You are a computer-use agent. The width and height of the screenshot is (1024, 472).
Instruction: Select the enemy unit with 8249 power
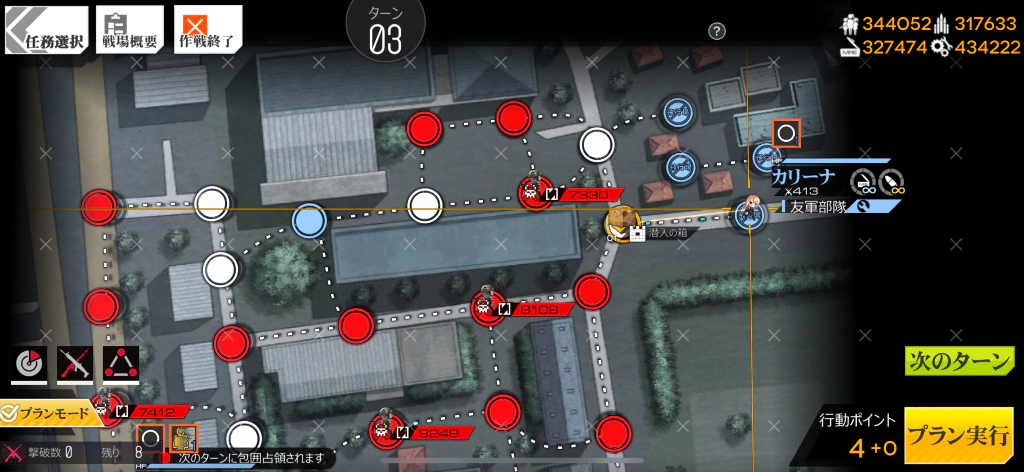(x=384, y=430)
